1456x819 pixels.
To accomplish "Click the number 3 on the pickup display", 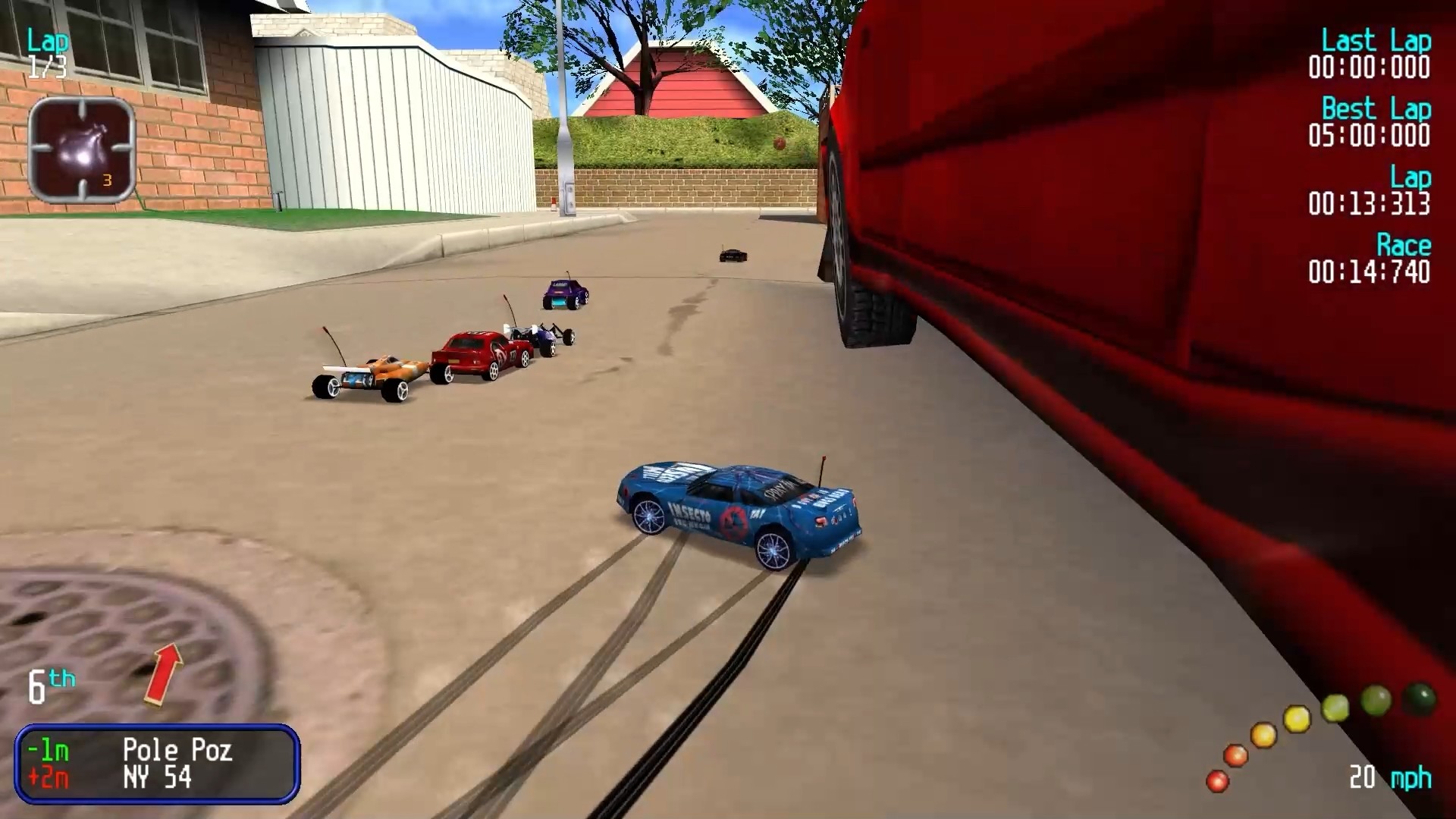I will tap(106, 180).
